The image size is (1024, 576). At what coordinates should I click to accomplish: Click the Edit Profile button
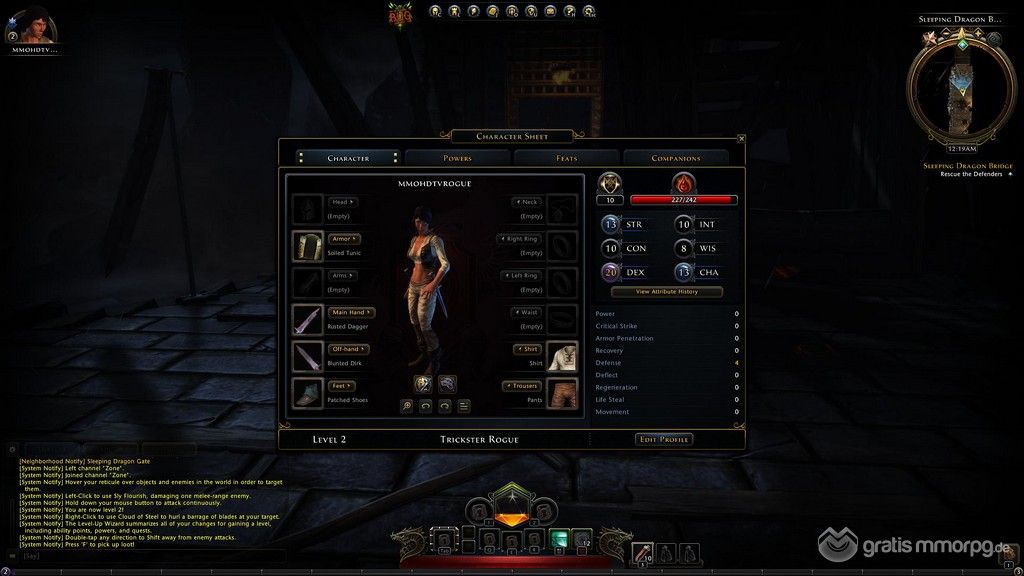tap(664, 439)
